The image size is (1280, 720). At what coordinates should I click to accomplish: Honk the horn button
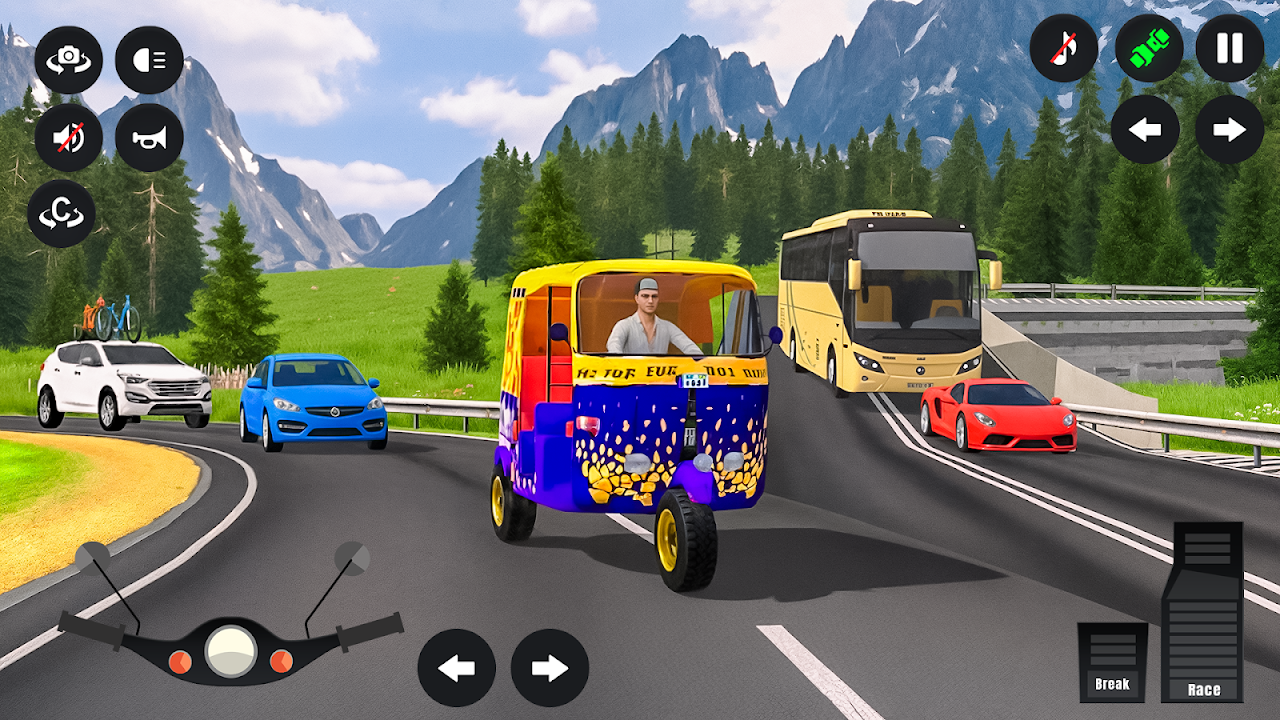click(149, 137)
